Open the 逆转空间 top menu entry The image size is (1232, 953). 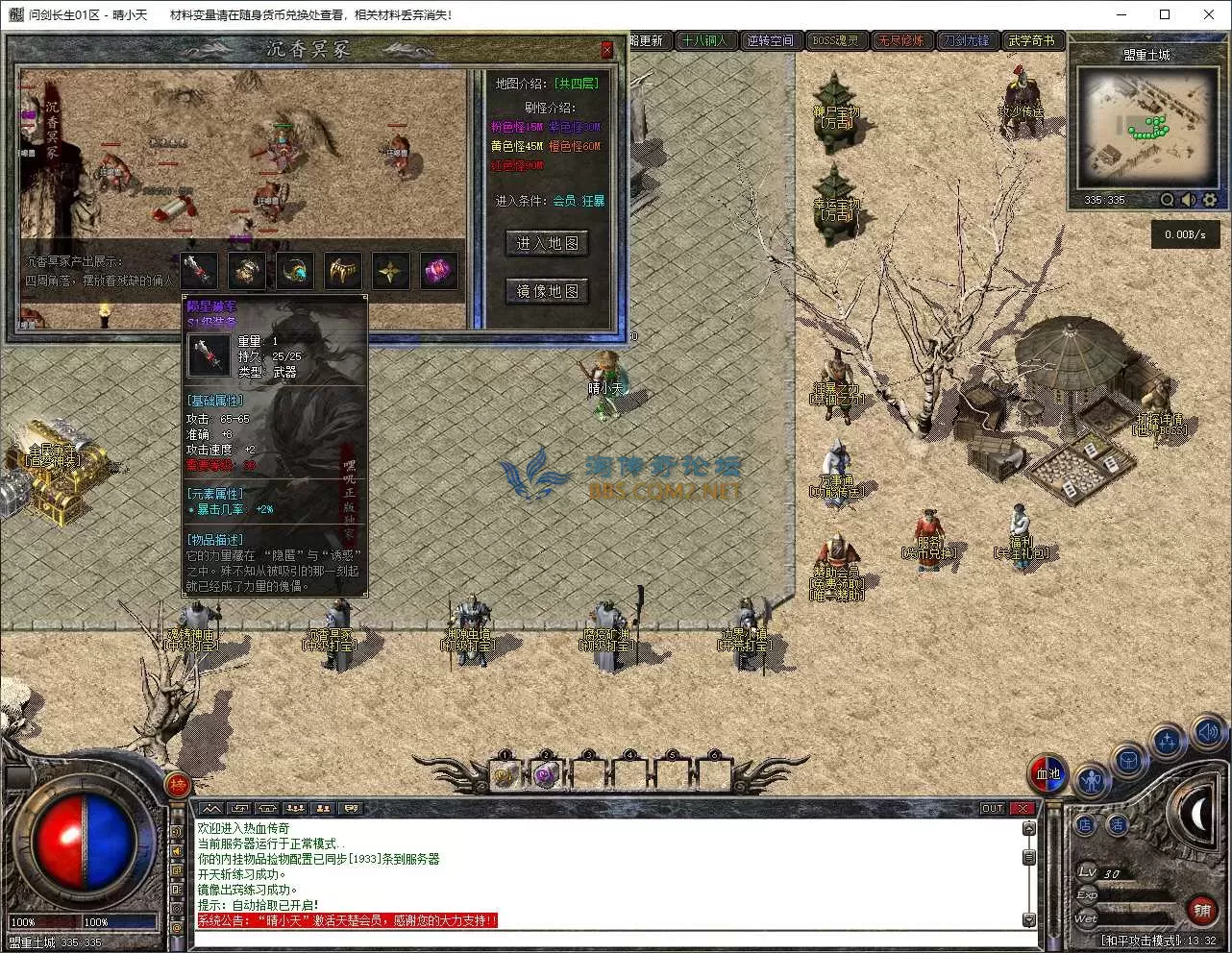click(770, 40)
